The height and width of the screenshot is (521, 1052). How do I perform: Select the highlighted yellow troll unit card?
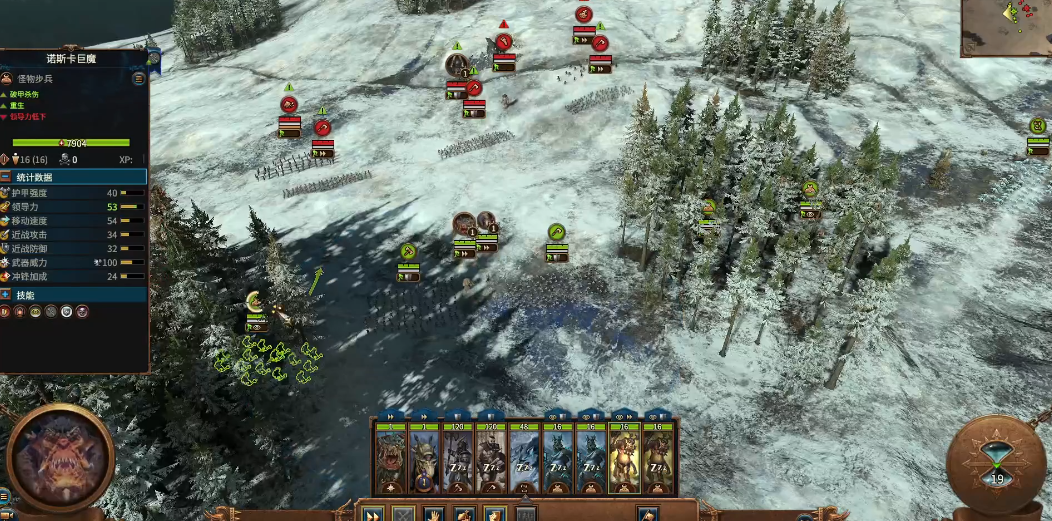(625, 459)
